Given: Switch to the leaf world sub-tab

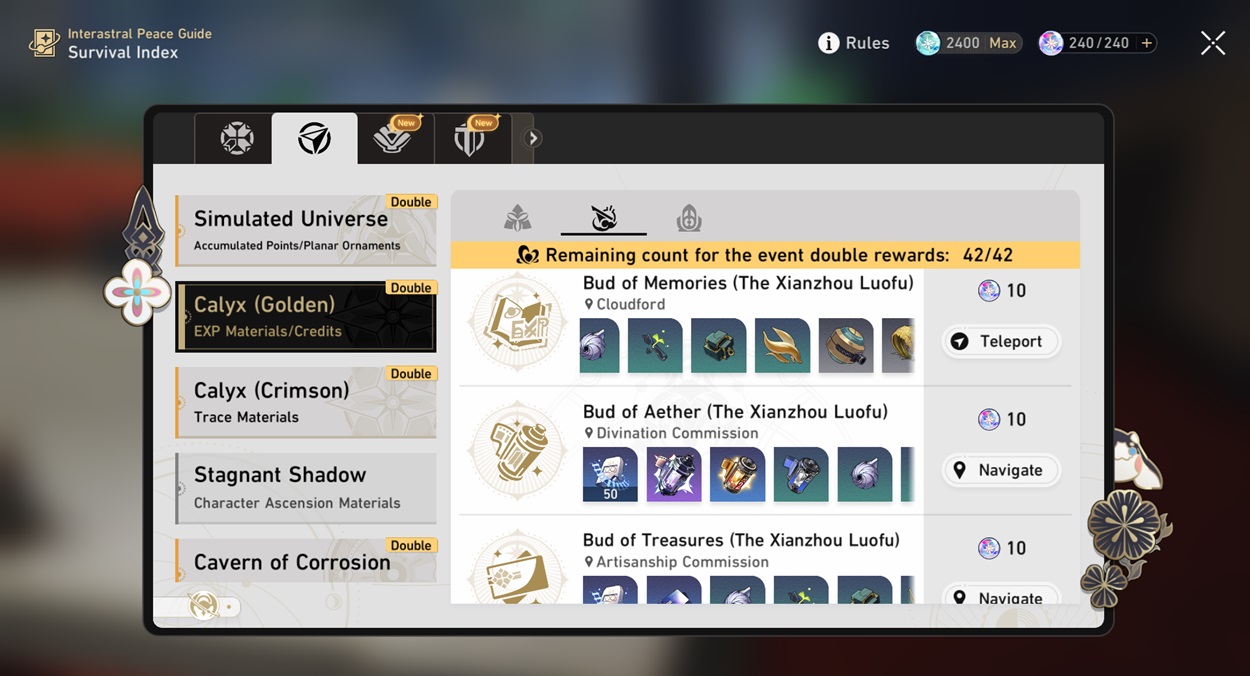Looking at the screenshot, I should click(x=517, y=217).
